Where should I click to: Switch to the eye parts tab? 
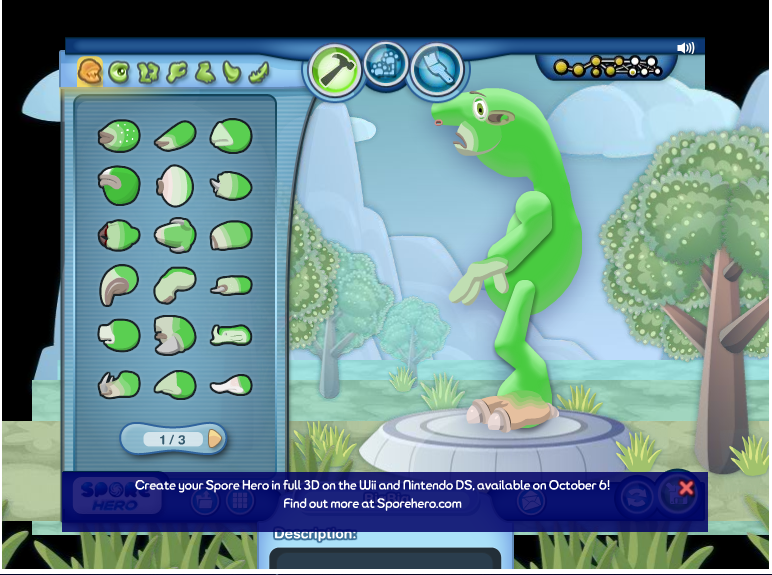119,72
